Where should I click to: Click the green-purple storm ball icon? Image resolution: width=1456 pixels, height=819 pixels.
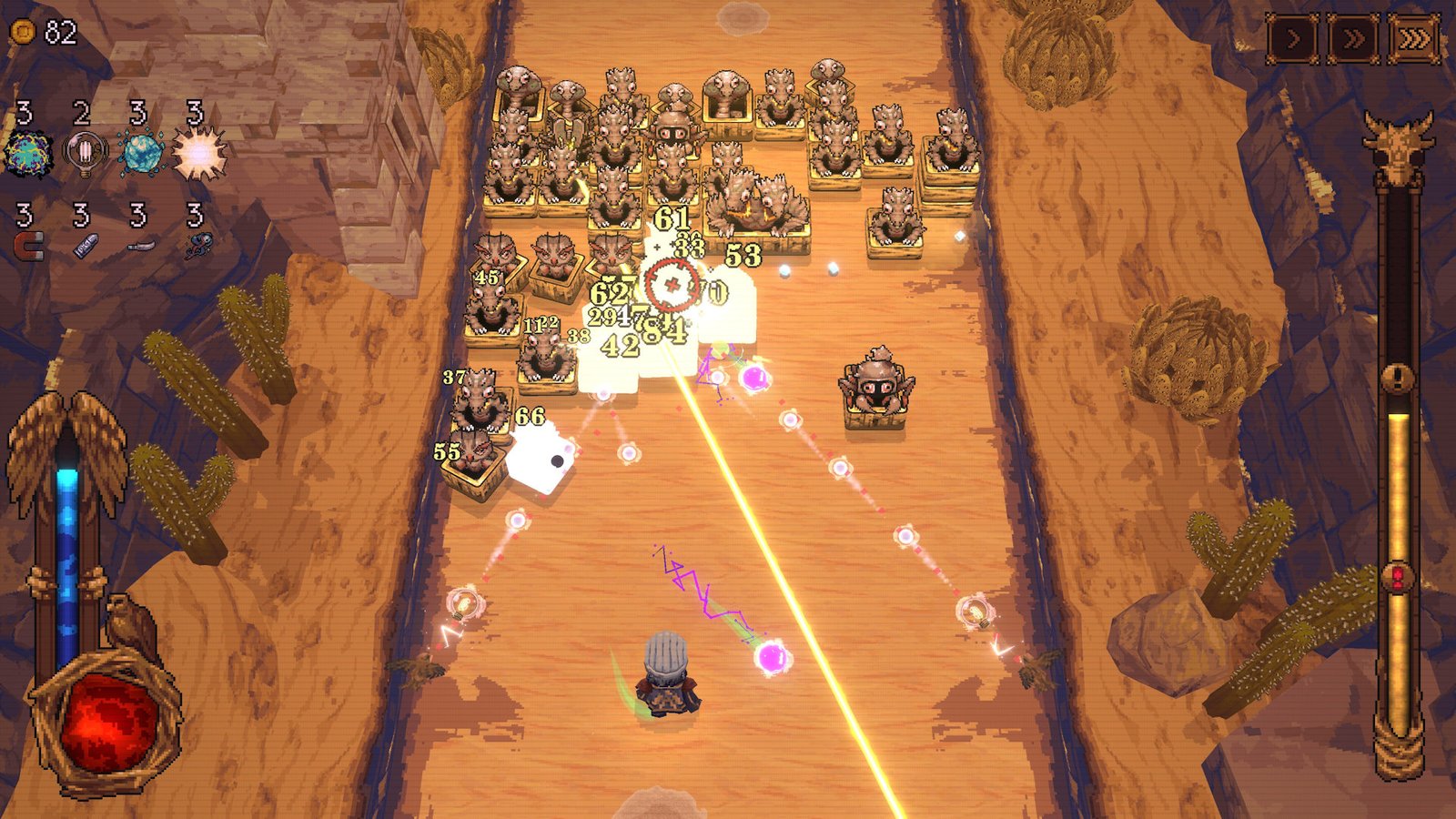[29, 152]
